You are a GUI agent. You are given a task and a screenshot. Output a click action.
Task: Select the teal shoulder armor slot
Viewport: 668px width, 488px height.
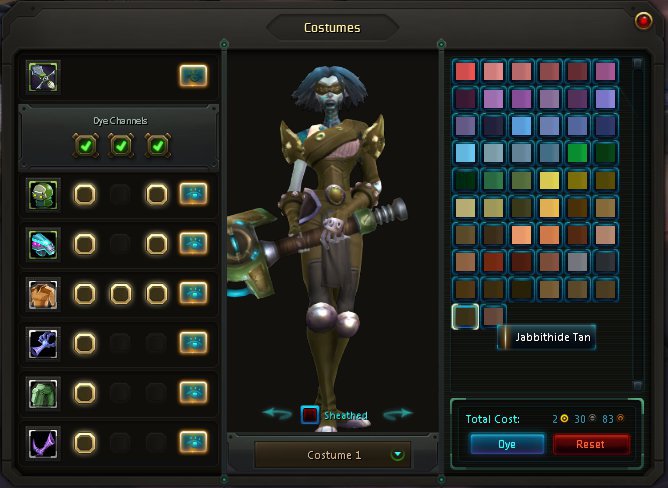tap(44, 243)
